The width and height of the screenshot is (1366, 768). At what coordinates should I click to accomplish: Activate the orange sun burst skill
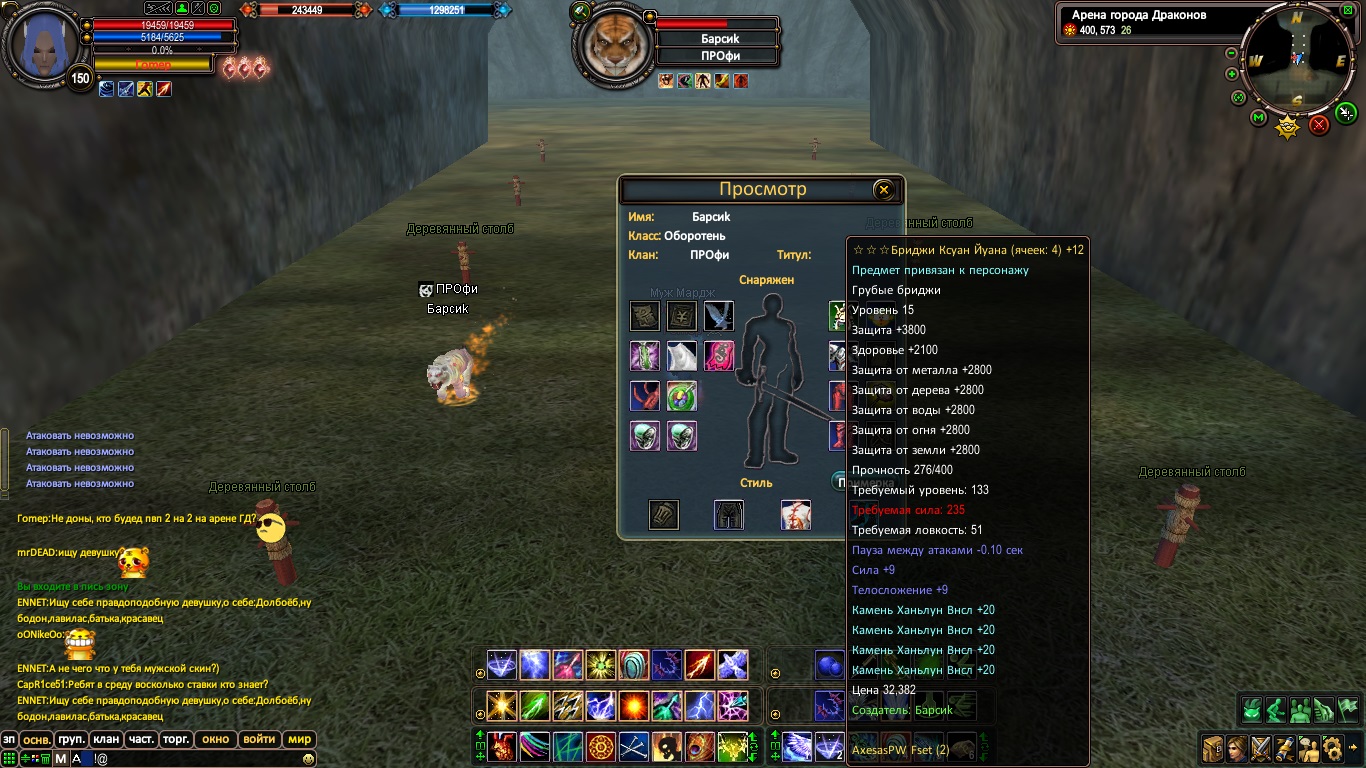pos(635,705)
